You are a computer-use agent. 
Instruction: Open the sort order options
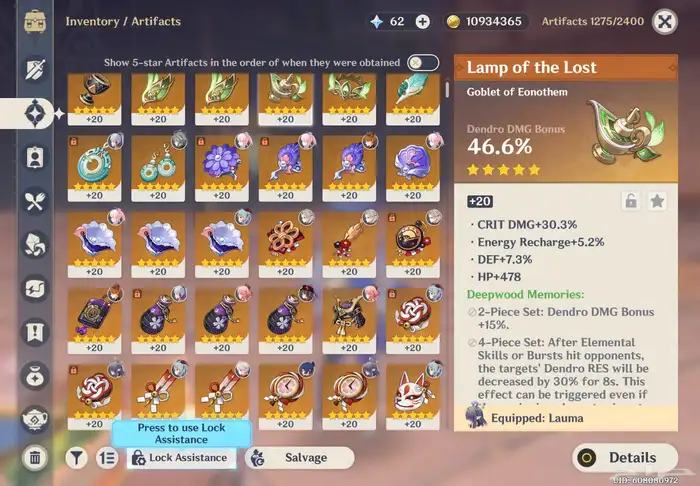(x=107, y=458)
